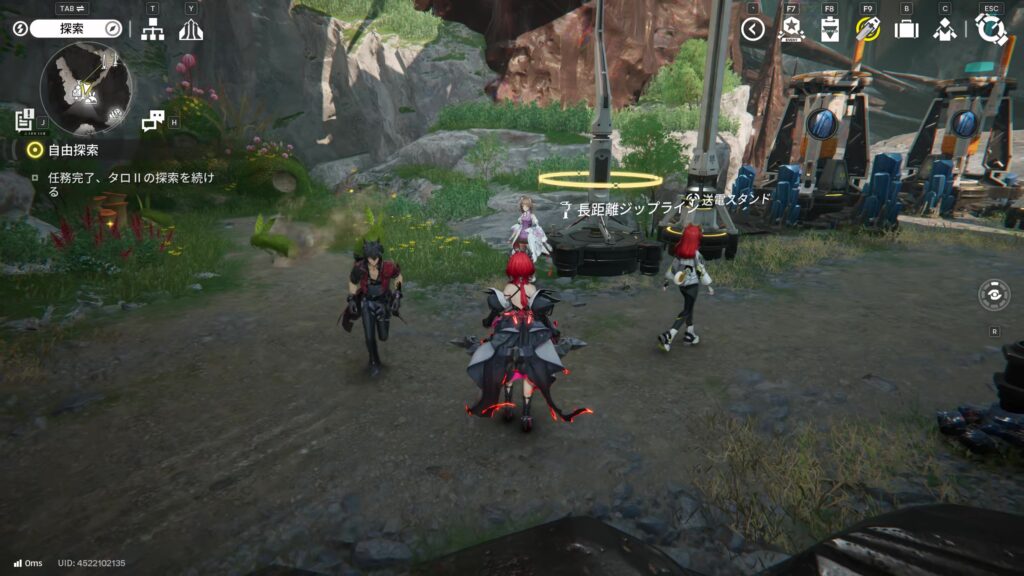The height and width of the screenshot is (576, 1024).
Task: Collapse the top bar with the left-arrow circle
Action: point(753,29)
